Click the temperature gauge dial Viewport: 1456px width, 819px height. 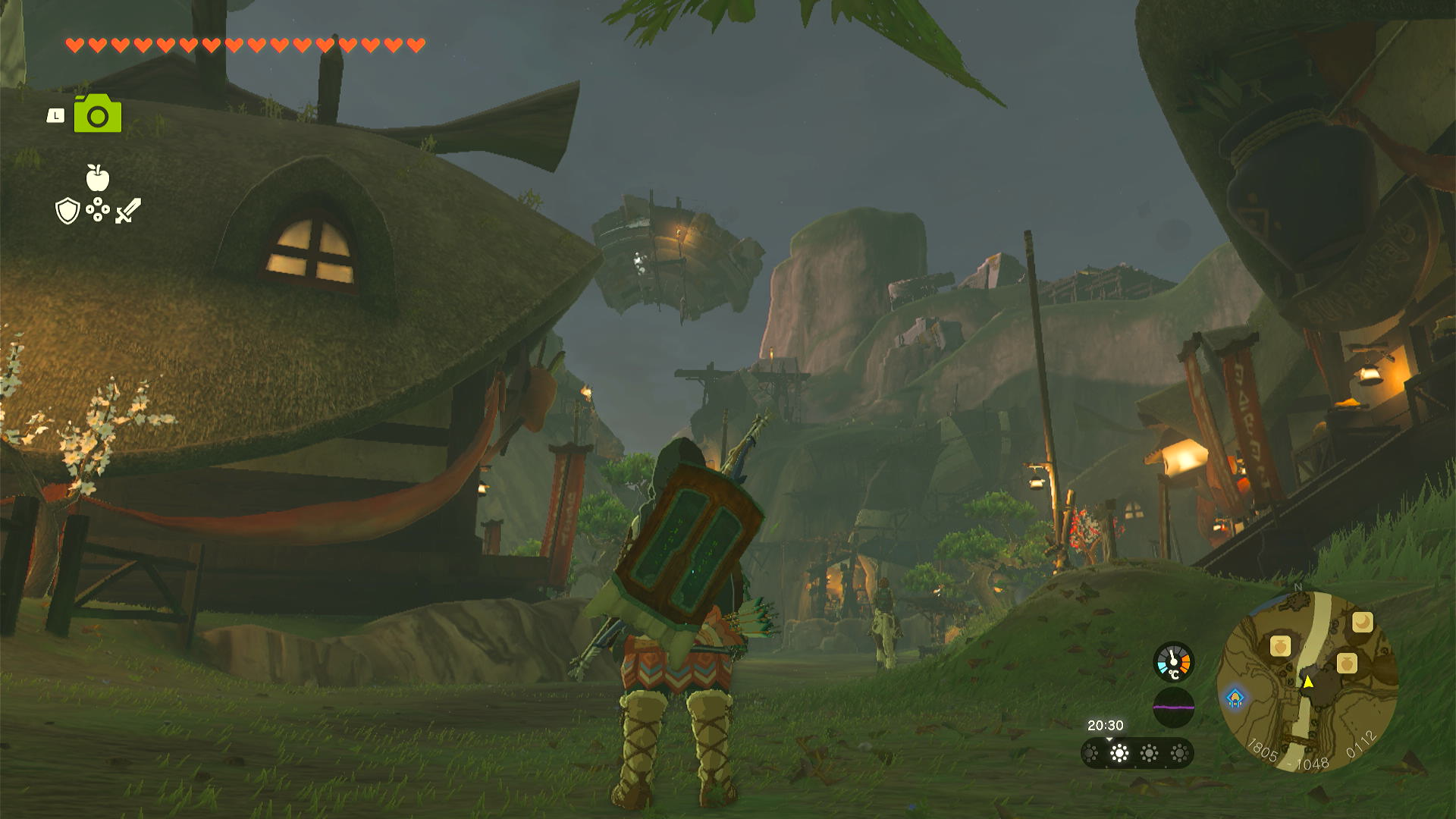(x=1174, y=661)
